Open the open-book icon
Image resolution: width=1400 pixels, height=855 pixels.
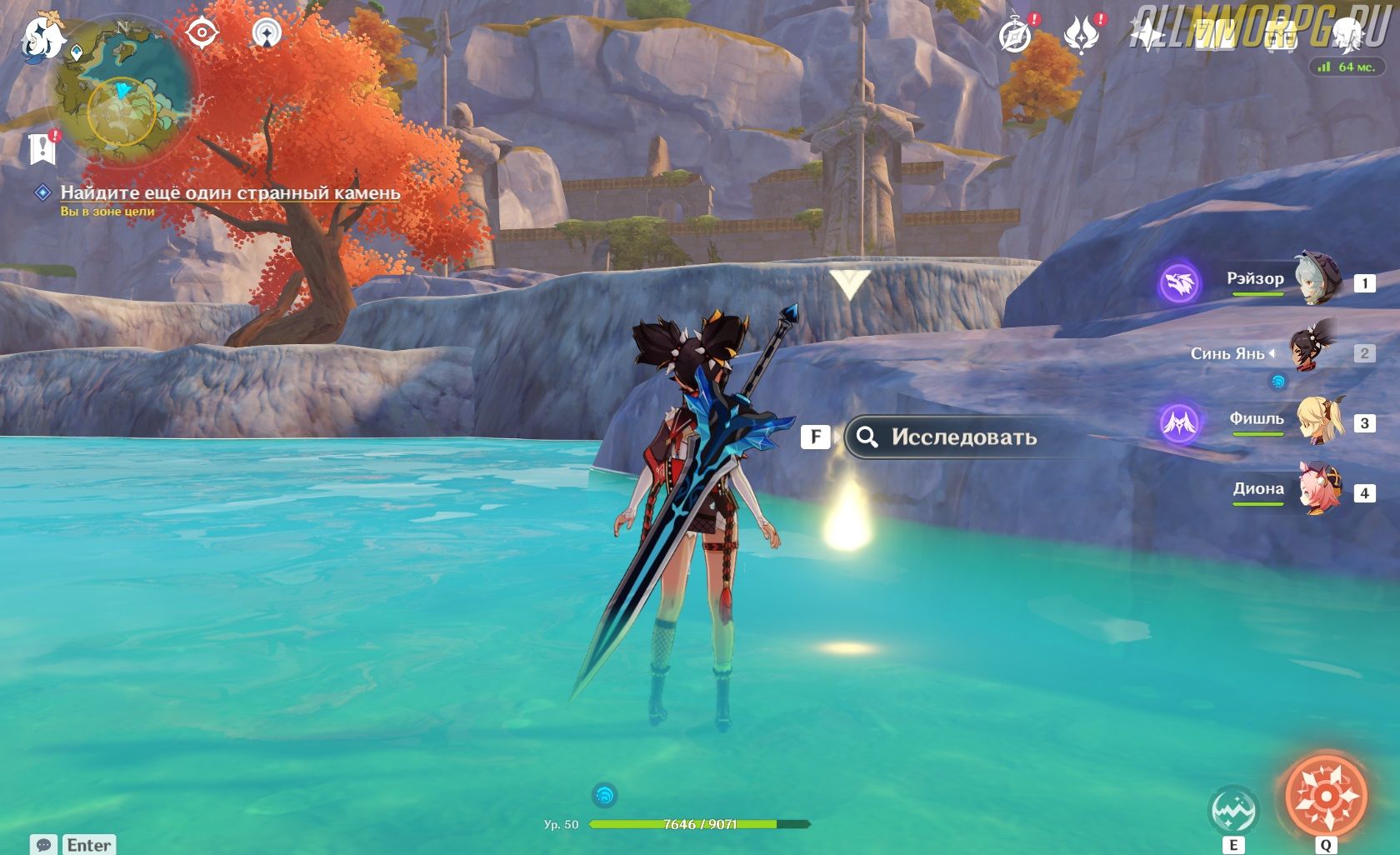click(1213, 36)
